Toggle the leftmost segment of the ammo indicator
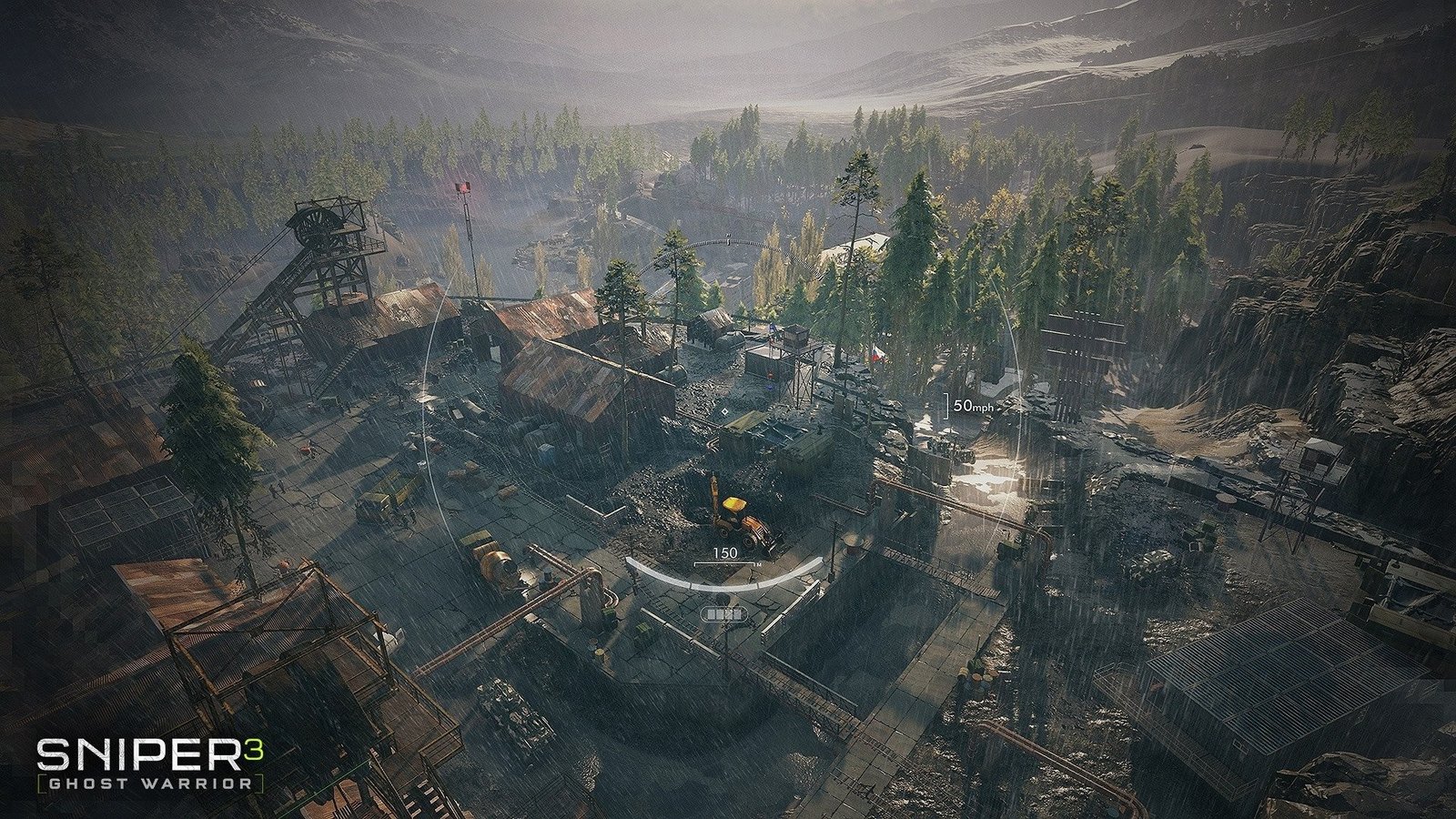 (x=712, y=614)
